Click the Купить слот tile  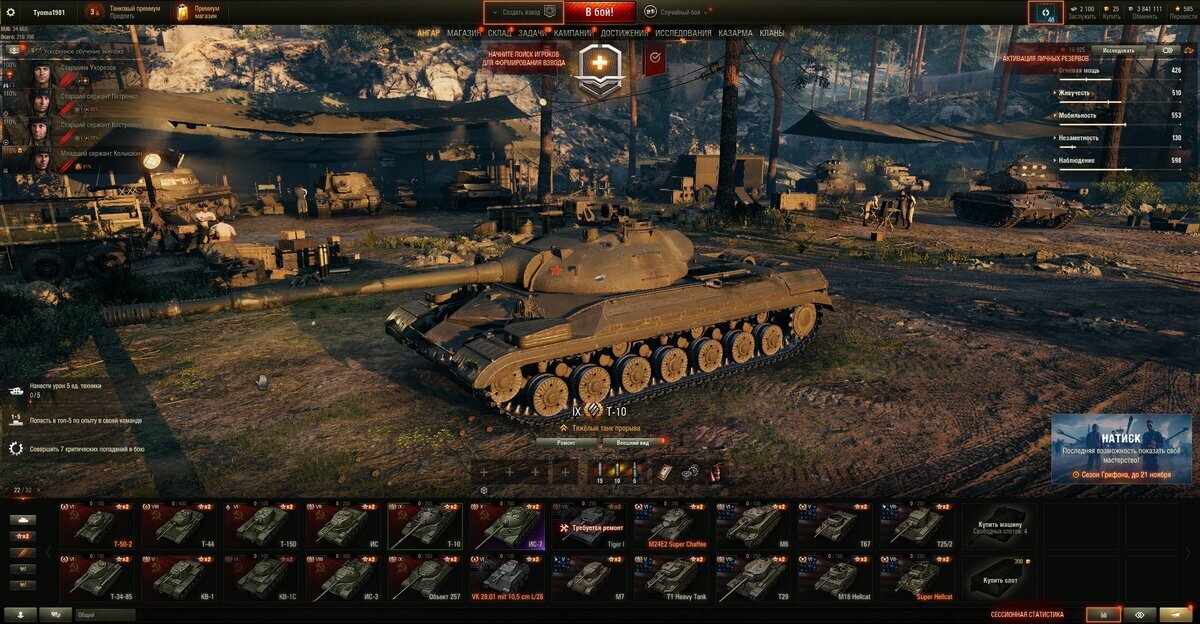tap(1000, 577)
